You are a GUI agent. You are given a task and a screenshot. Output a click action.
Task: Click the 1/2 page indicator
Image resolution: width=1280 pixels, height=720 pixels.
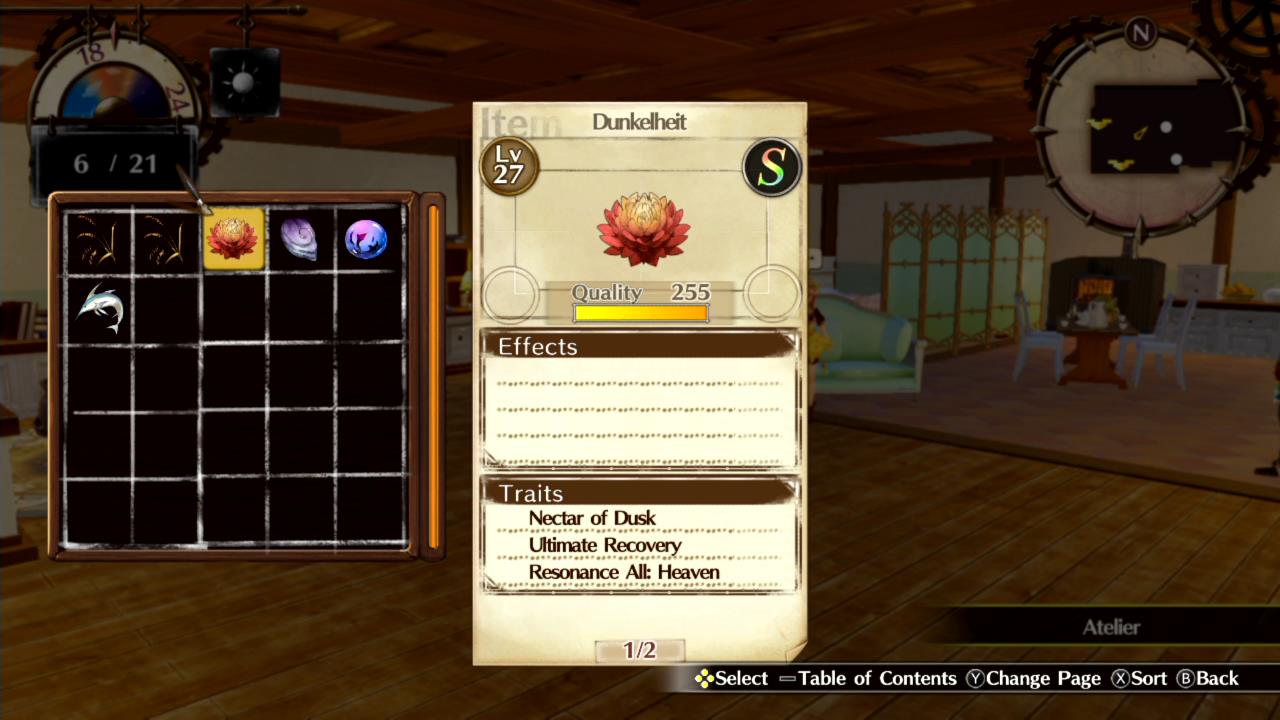(x=641, y=648)
